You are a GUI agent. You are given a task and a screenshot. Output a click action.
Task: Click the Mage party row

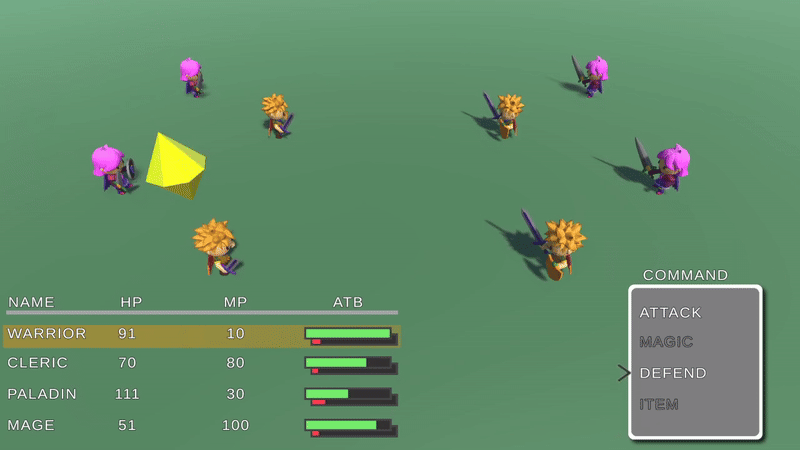click(x=200, y=425)
